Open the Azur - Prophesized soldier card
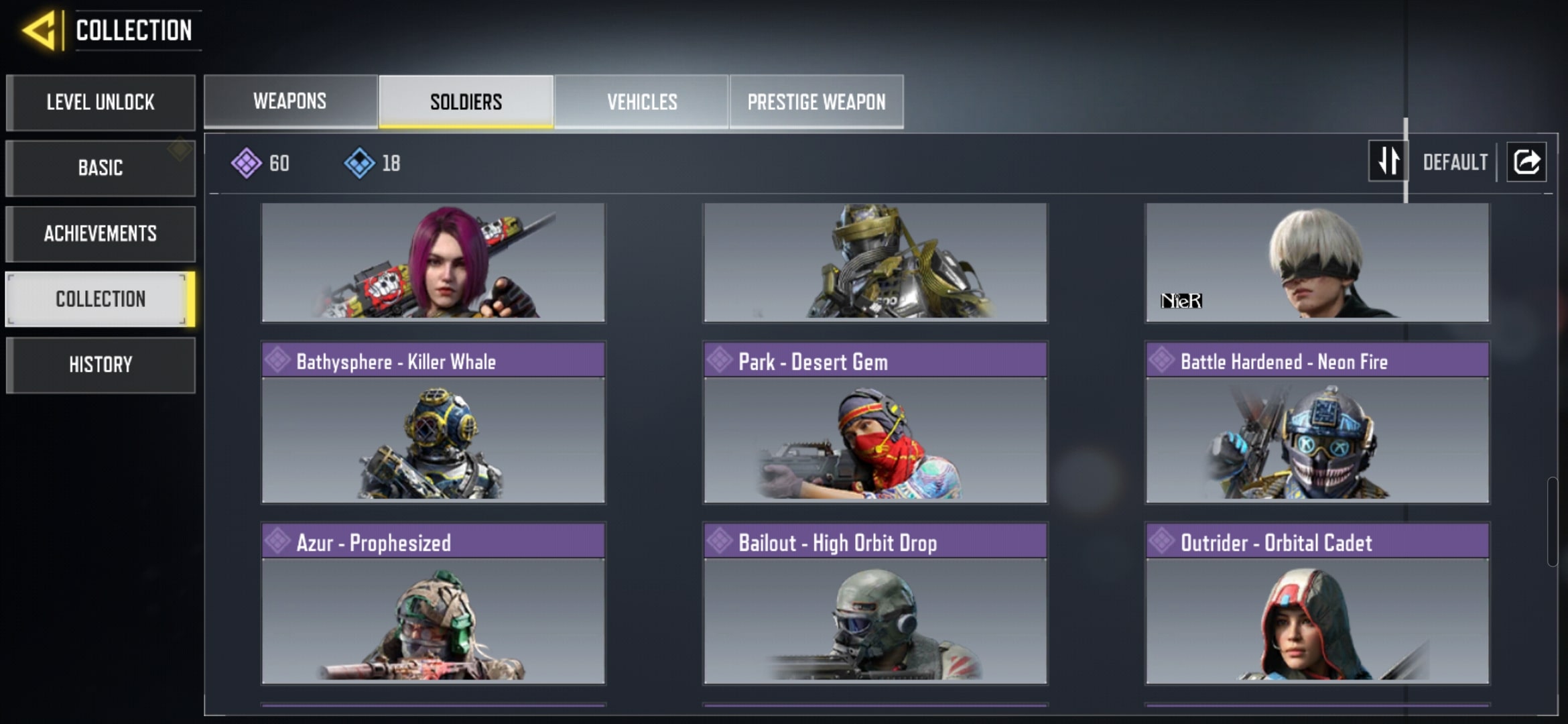Viewport: 1568px width, 724px height. point(434,604)
